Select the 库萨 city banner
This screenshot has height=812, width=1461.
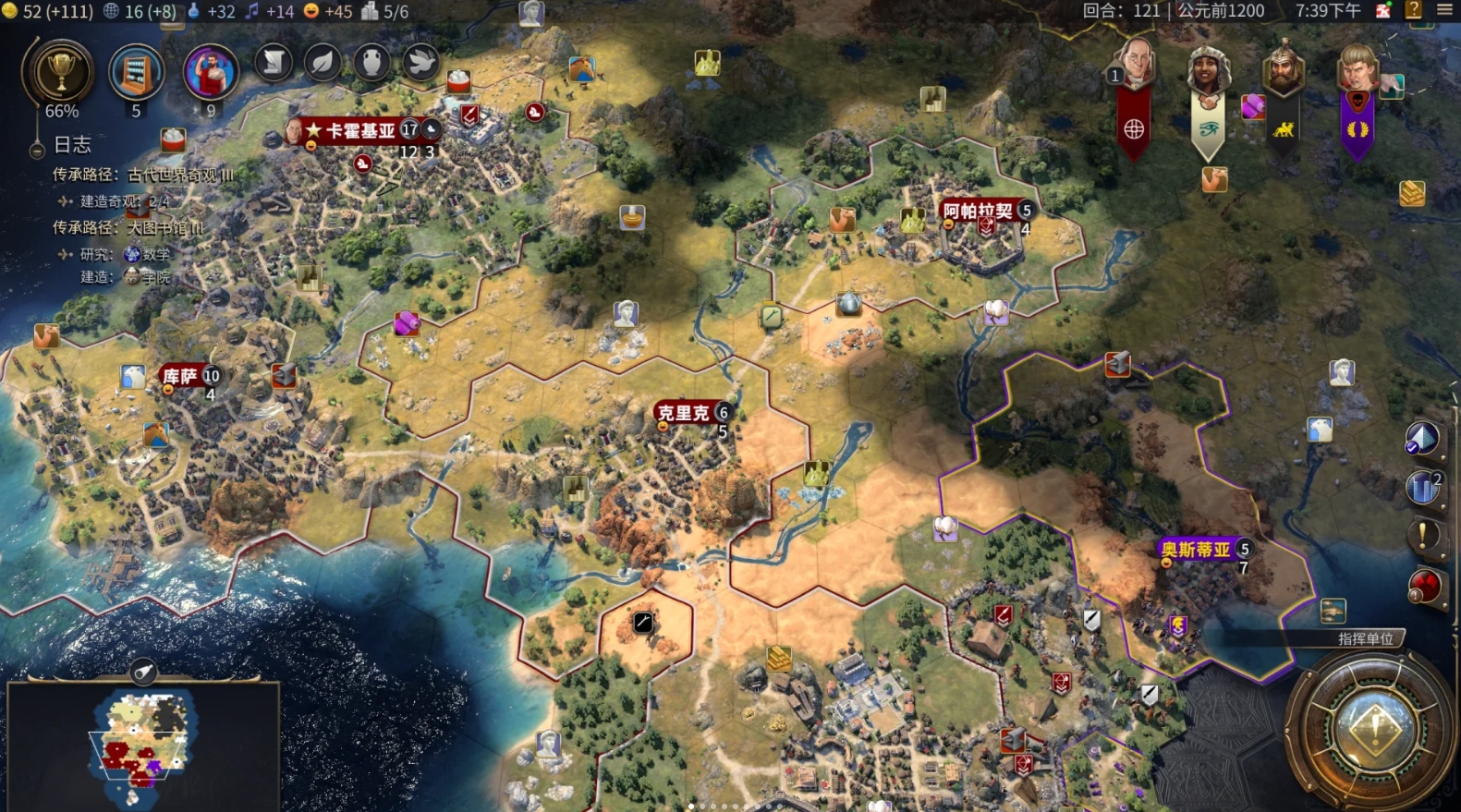[181, 376]
